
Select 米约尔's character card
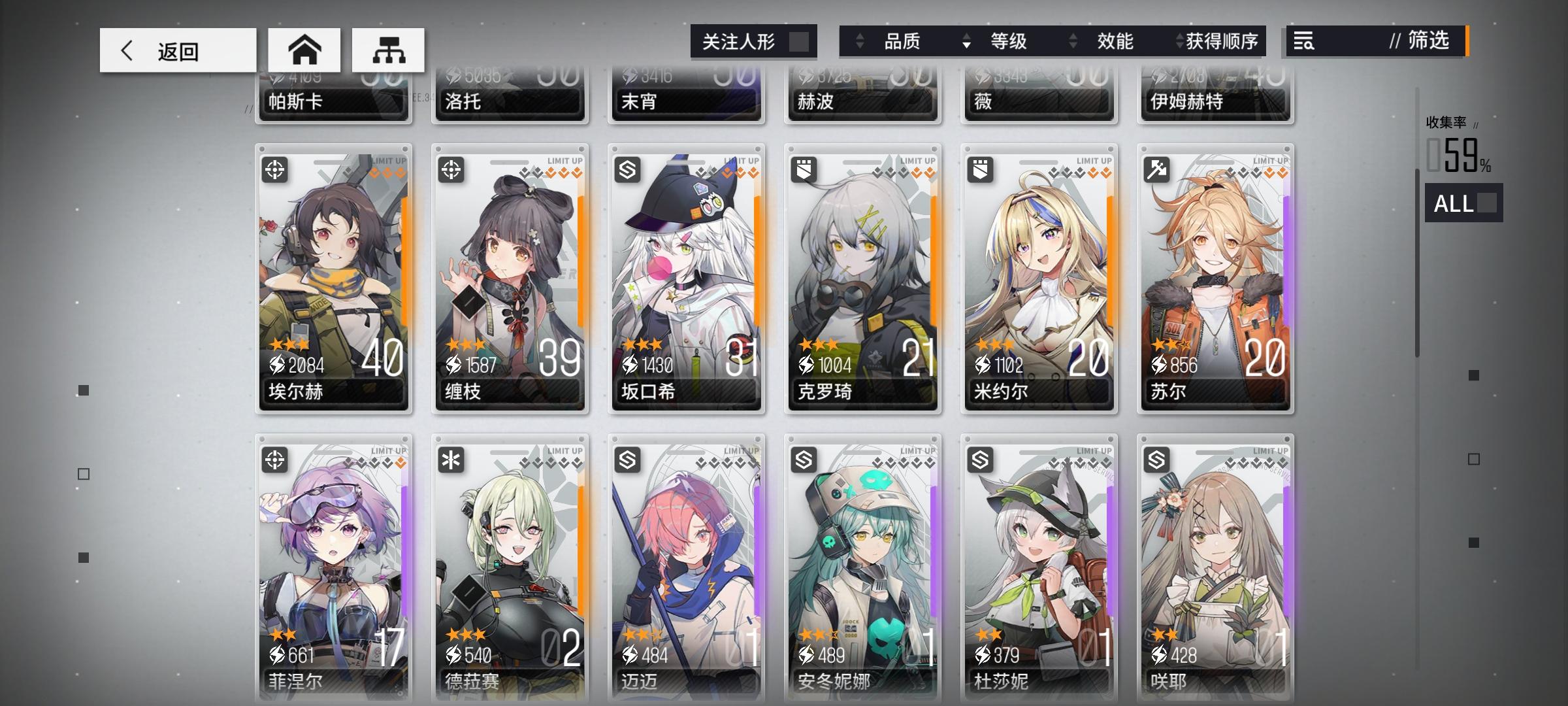[x=1039, y=281]
